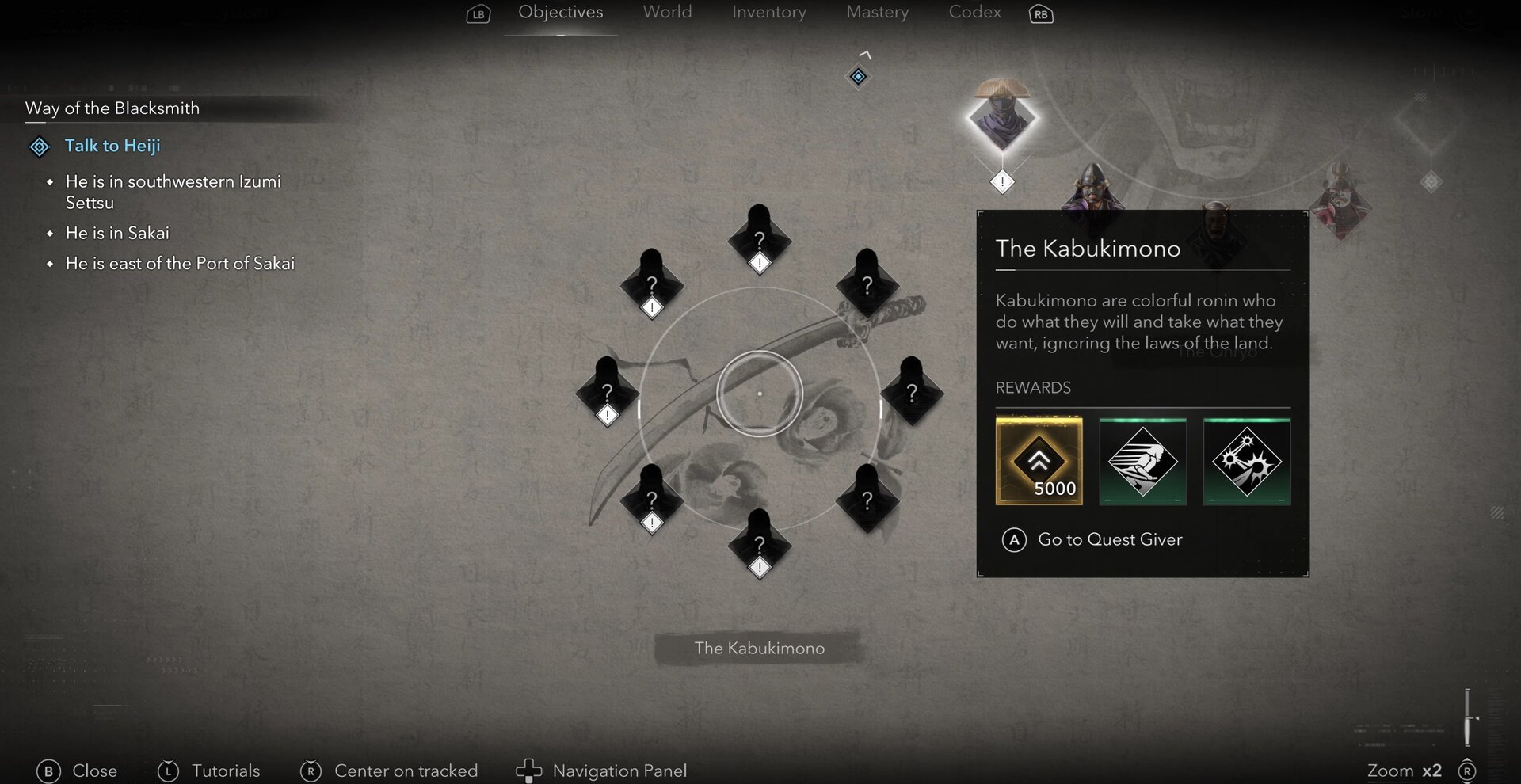
Task: Open the Codex tab
Action: 974,12
